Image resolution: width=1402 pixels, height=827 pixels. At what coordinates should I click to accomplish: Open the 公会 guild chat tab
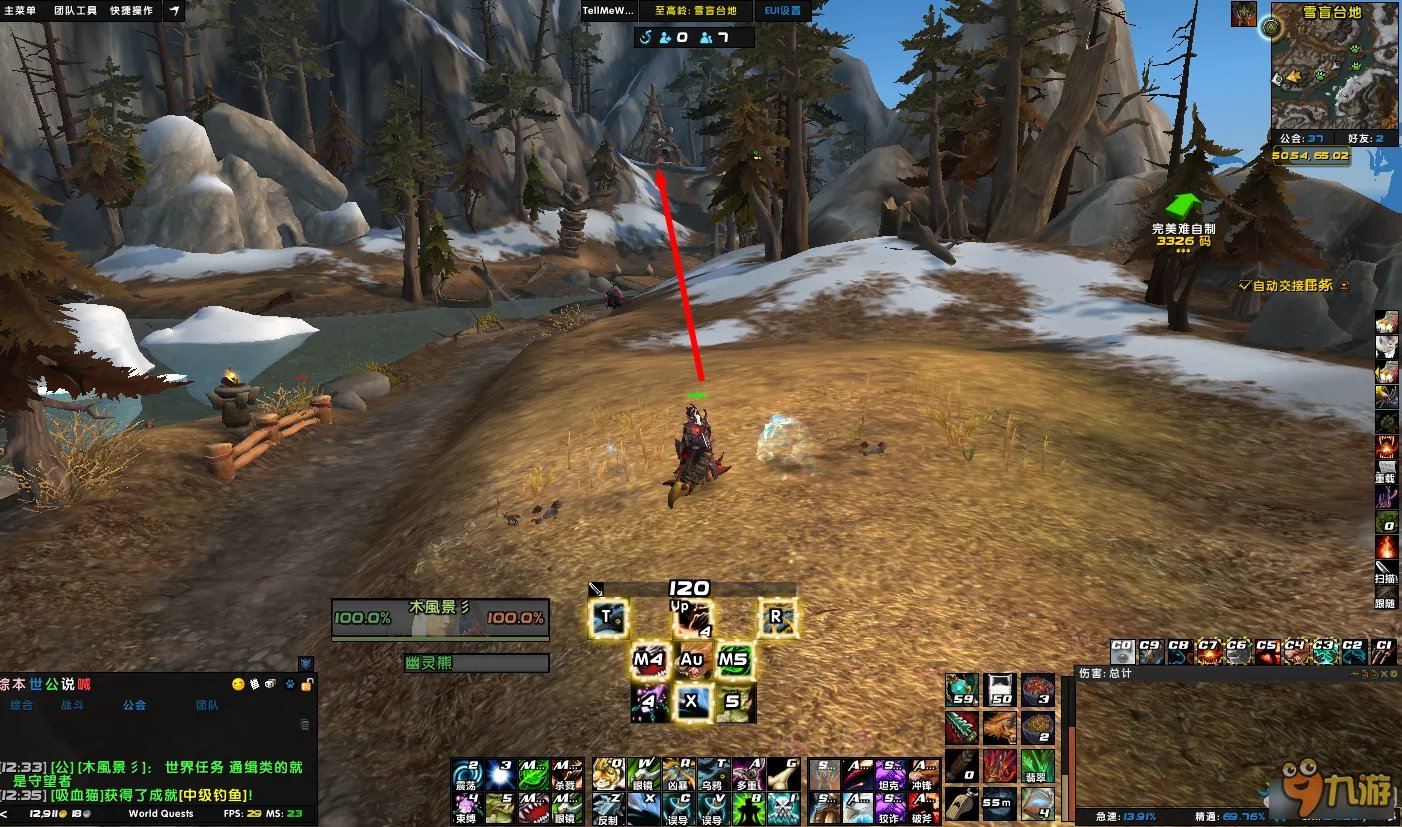click(x=134, y=705)
